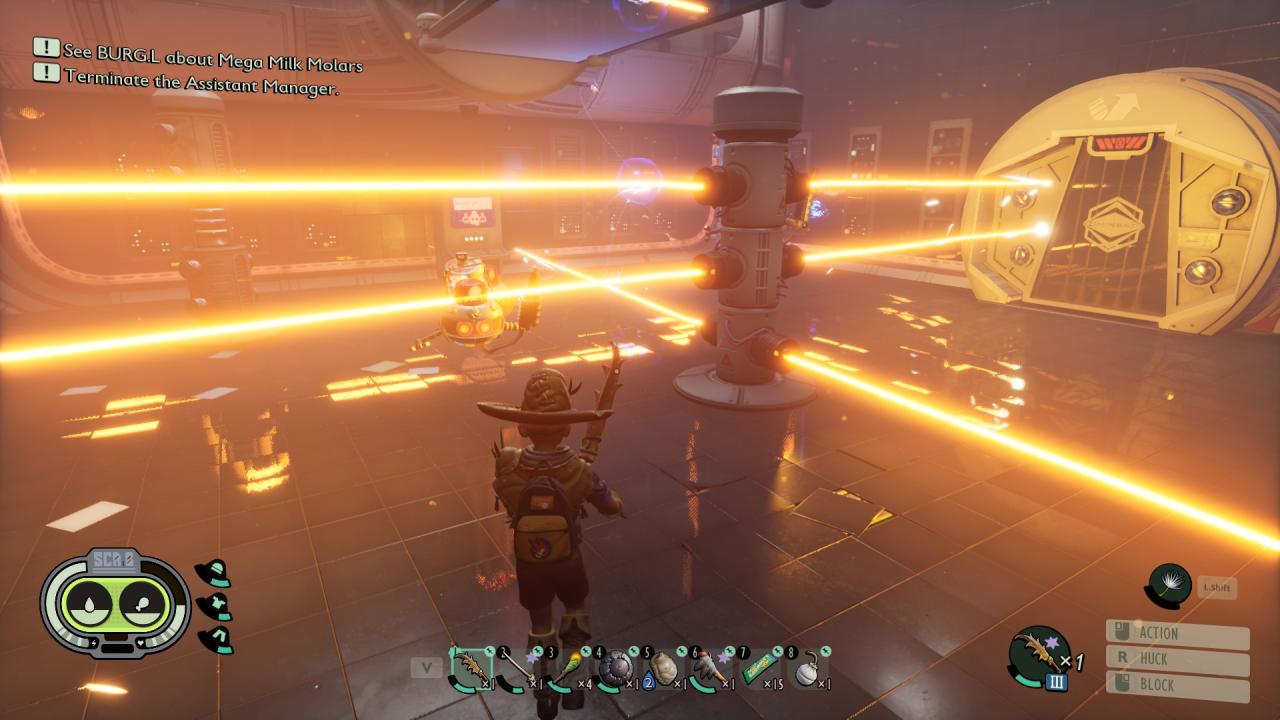Use the green bandage stack in slot 7

point(760,668)
